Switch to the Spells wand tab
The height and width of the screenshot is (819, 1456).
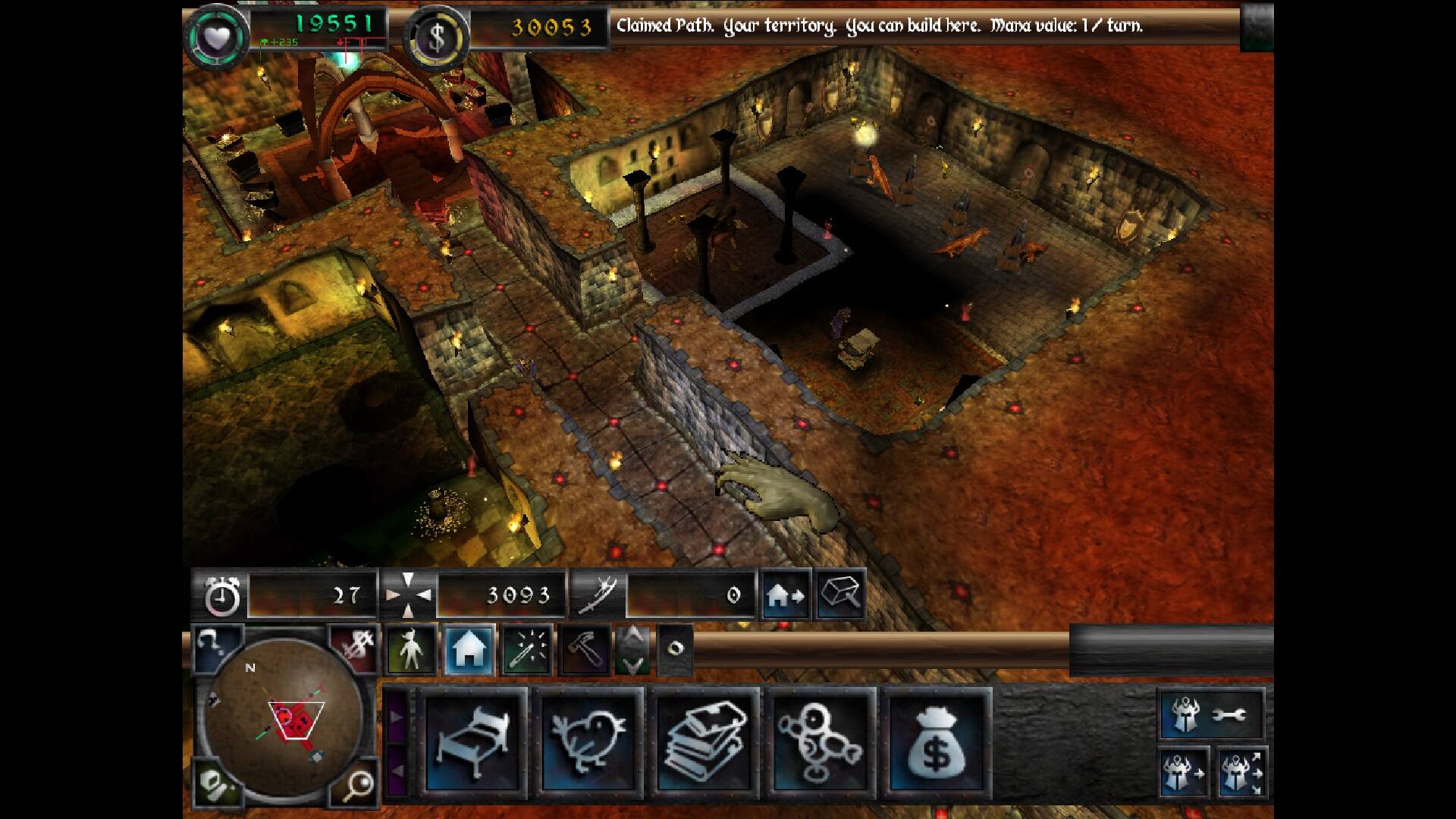pyautogui.click(x=526, y=650)
